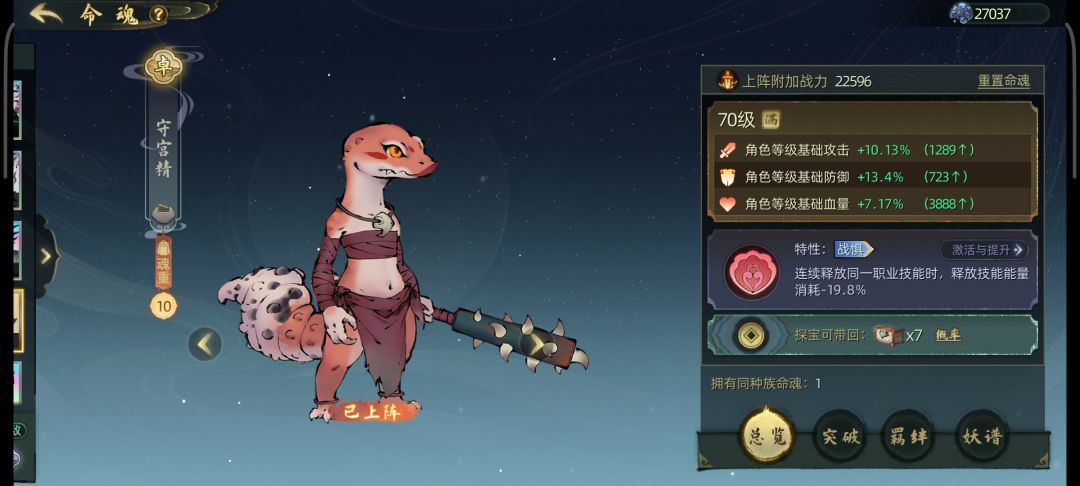Open the 妖谱 tab
The width and height of the screenshot is (1080, 486).
981,436
